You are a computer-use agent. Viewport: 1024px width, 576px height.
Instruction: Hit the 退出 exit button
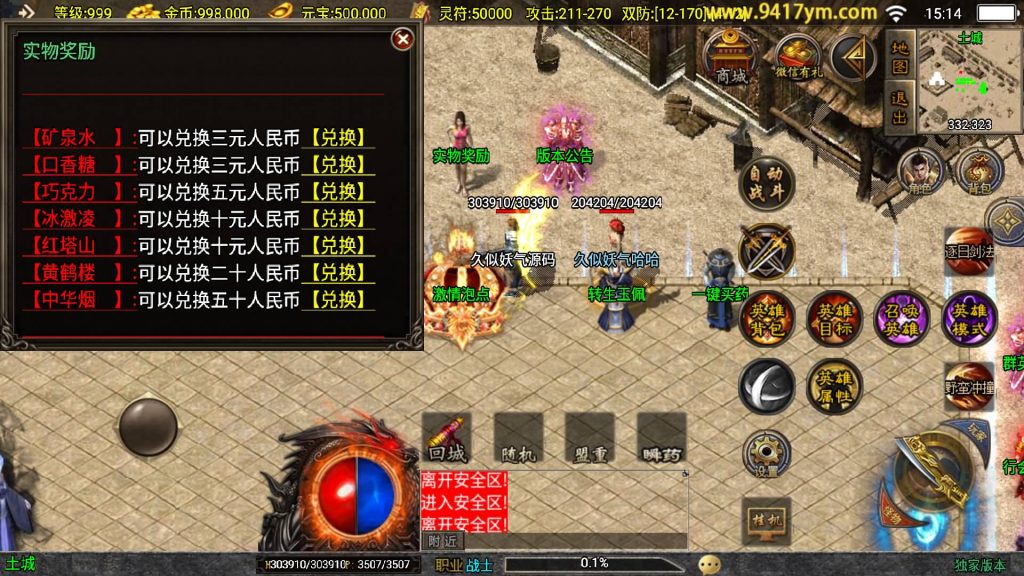pyautogui.click(x=900, y=106)
